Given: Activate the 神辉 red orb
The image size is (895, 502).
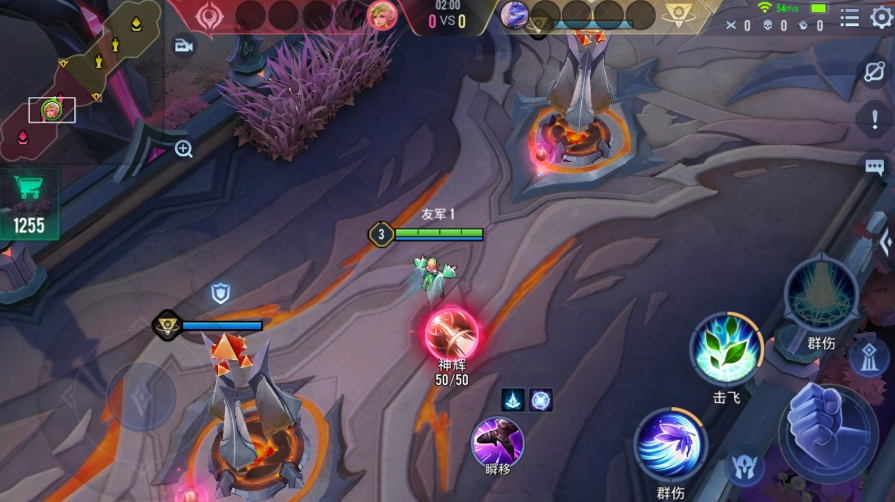Looking at the screenshot, I should 452,333.
